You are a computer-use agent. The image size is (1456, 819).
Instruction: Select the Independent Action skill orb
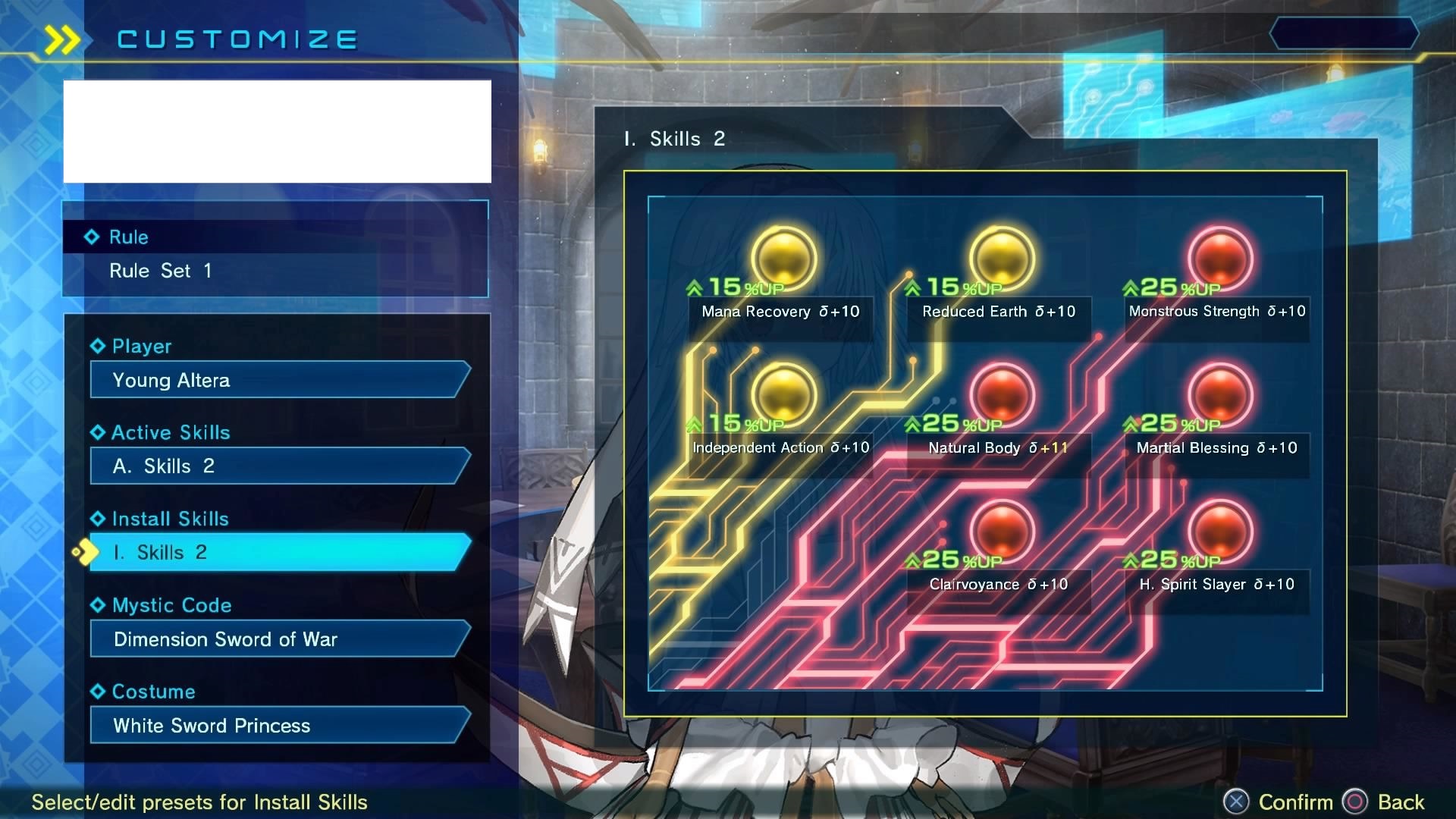(x=783, y=394)
